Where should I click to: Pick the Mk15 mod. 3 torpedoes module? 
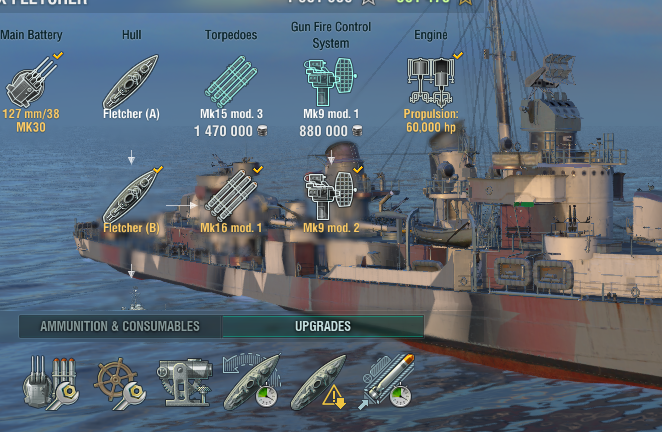(x=231, y=80)
